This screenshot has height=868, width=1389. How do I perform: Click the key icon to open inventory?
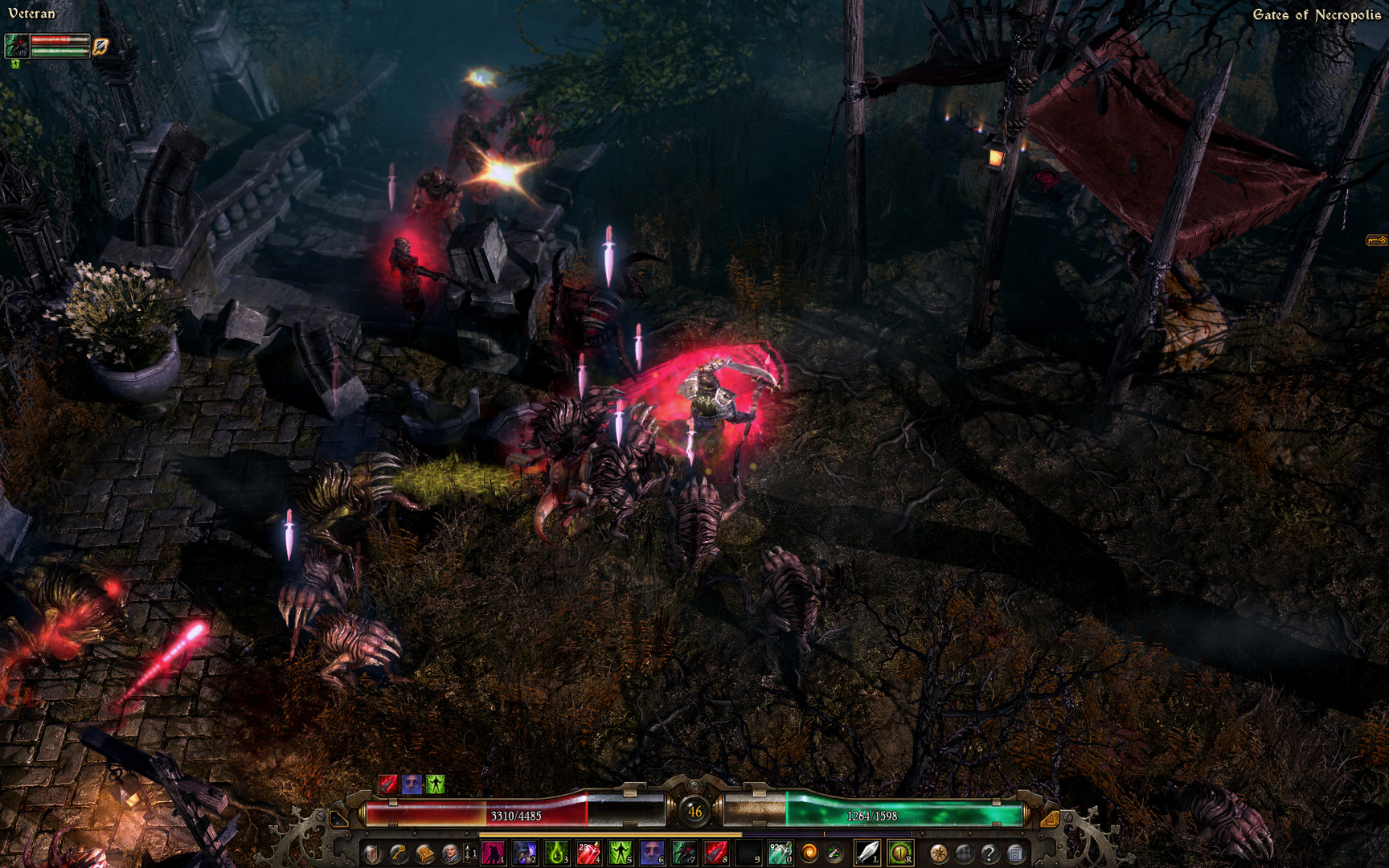[x=399, y=854]
